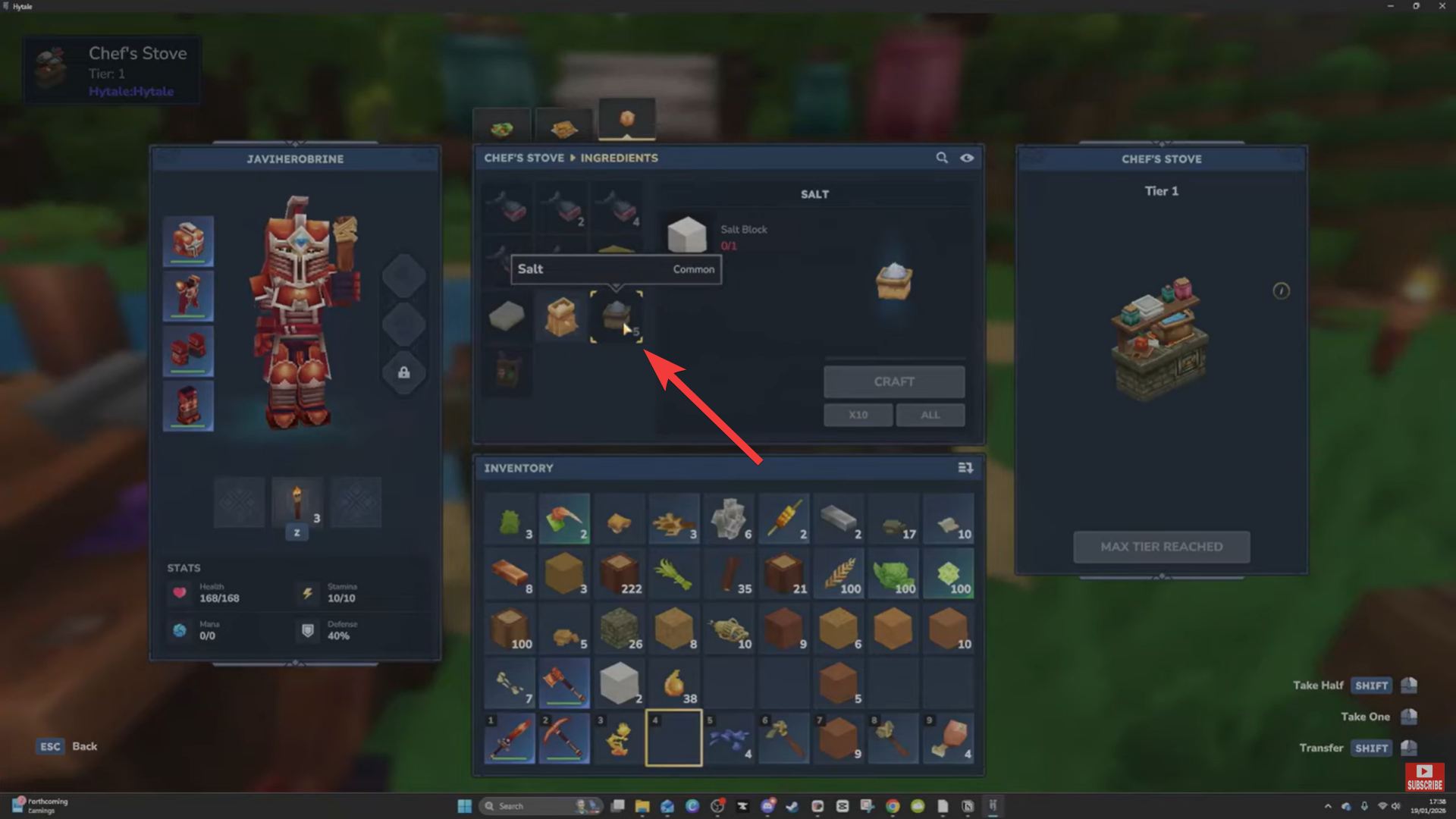The width and height of the screenshot is (1456, 819).
Task: Toggle the lock icon beside the character model
Action: pyautogui.click(x=404, y=372)
